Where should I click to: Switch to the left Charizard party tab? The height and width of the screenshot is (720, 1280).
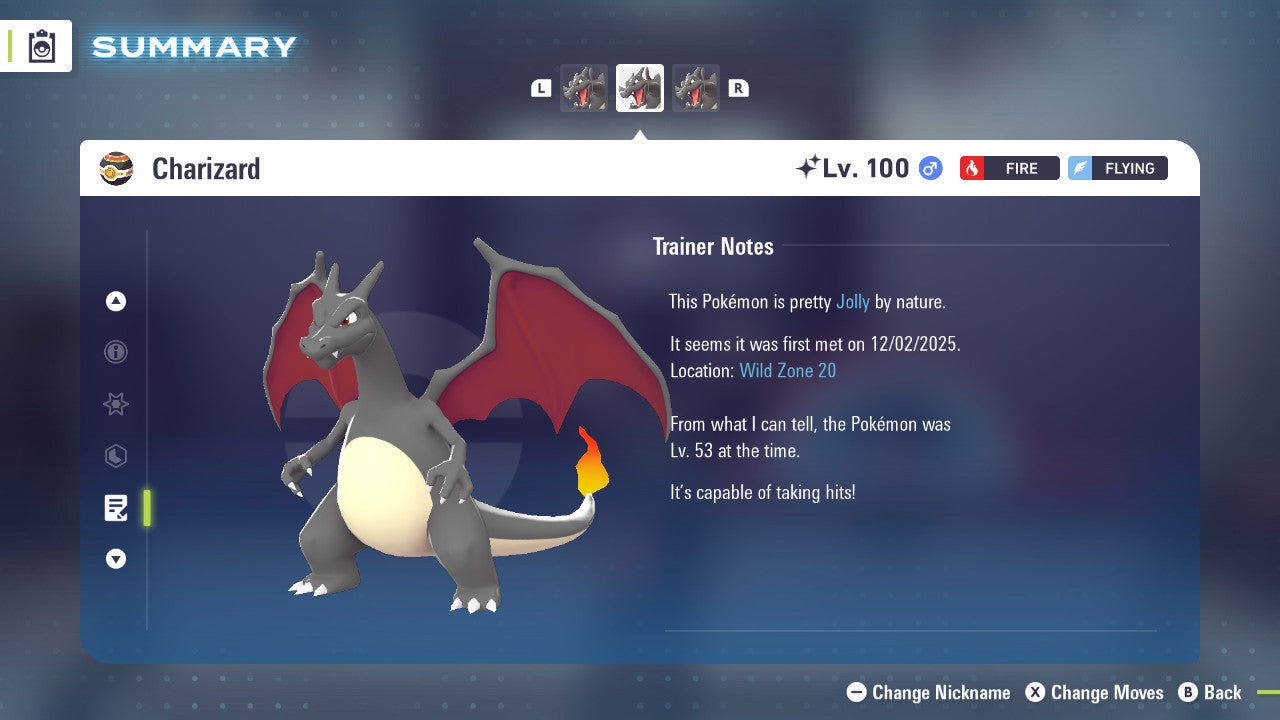(x=584, y=88)
